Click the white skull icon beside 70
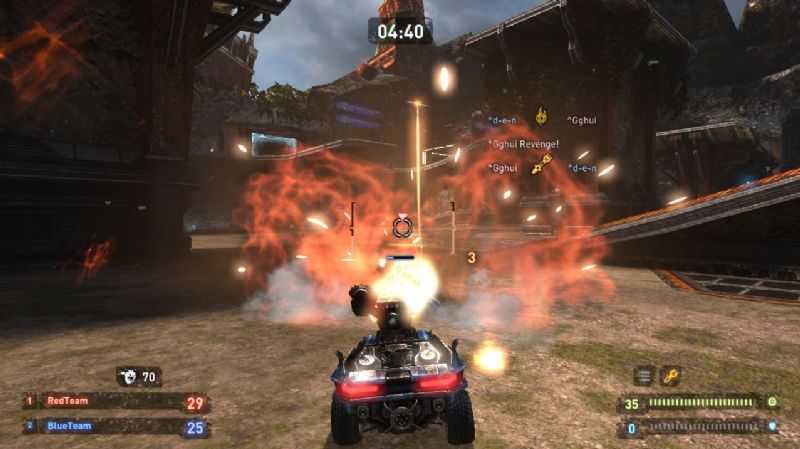This screenshot has width=800, height=449. (x=130, y=377)
